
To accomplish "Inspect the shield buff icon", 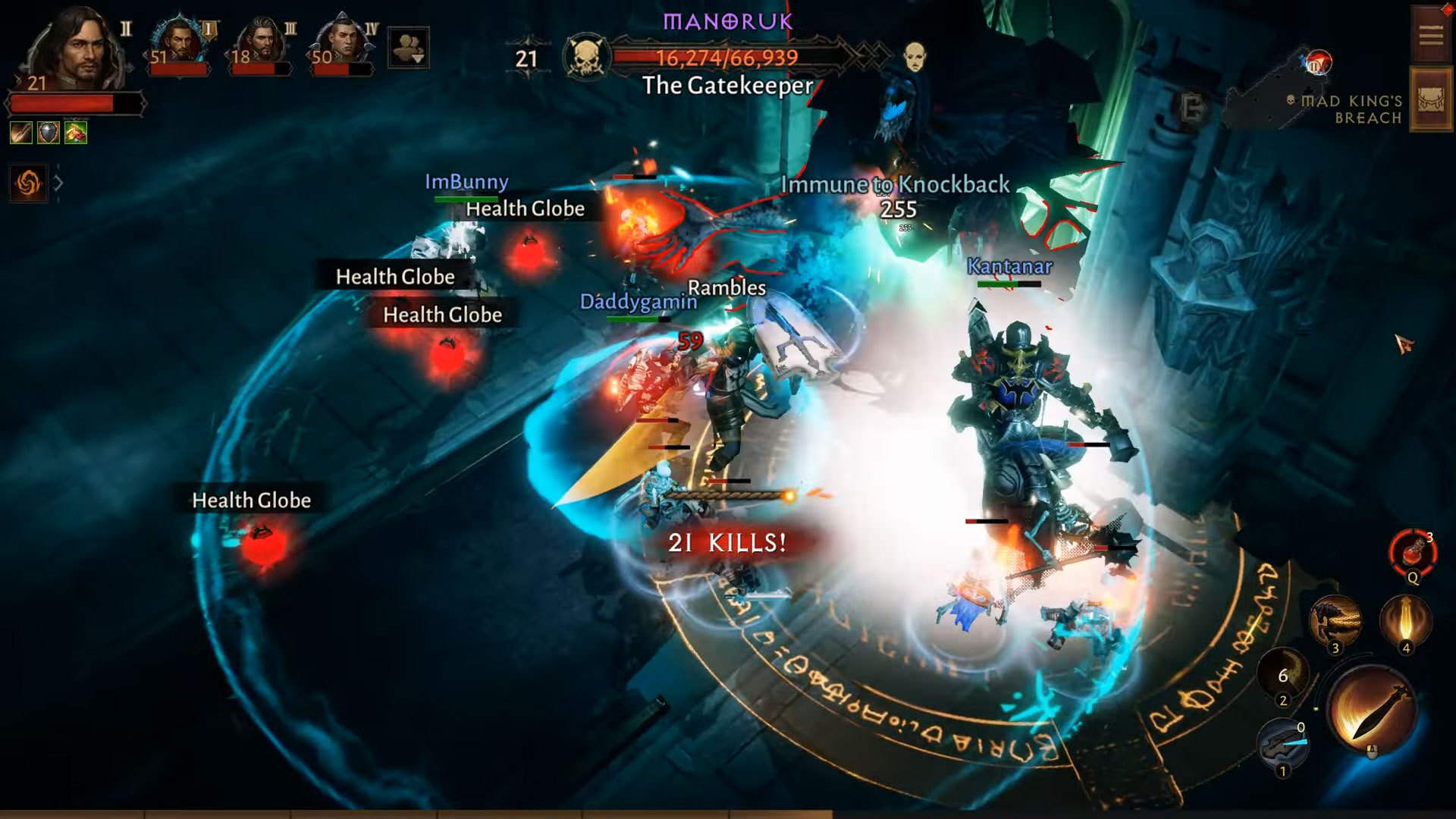I will [49, 133].
